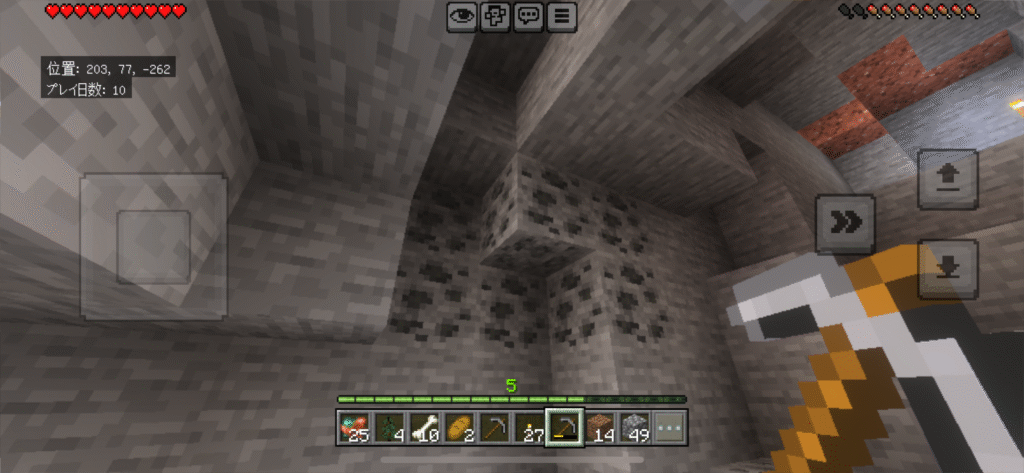This screenshot has height=473, width=1024.
Task: Select the bread hotbar slot
Action: click(461, 428)
